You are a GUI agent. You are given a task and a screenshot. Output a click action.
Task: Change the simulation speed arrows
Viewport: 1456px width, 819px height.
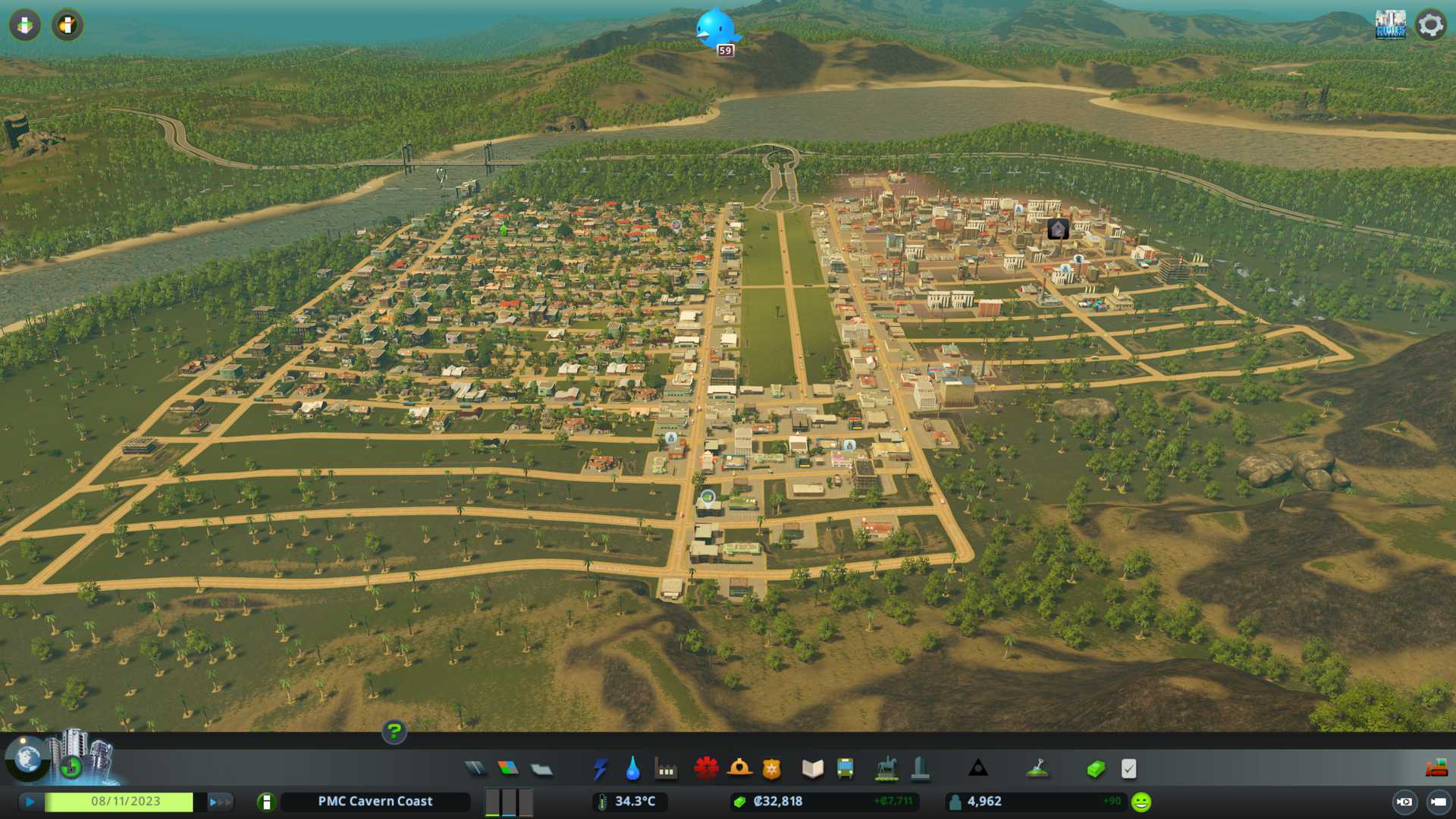(220, 802)
